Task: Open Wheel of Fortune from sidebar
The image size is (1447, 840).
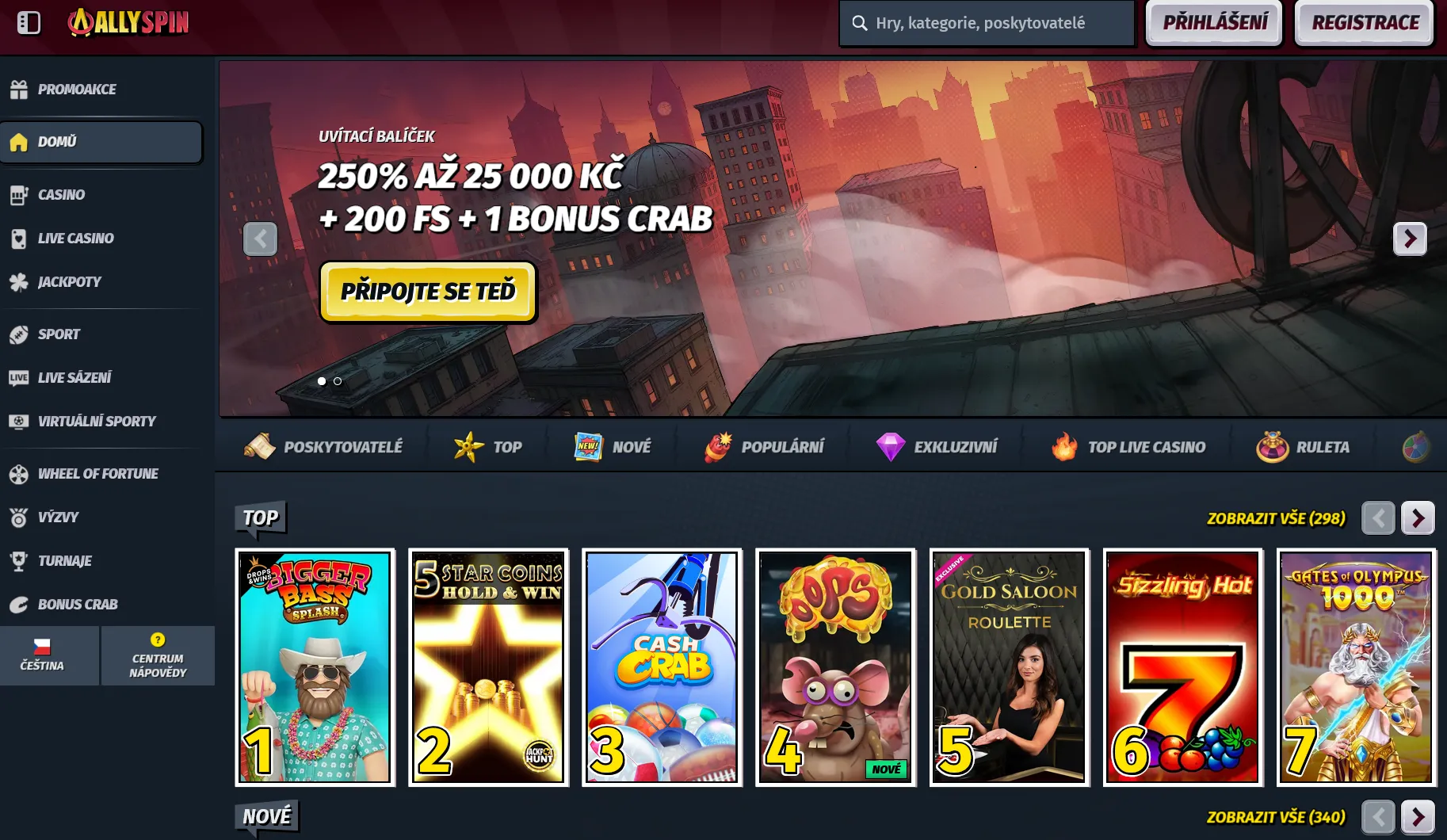Action: click(98, 473)
